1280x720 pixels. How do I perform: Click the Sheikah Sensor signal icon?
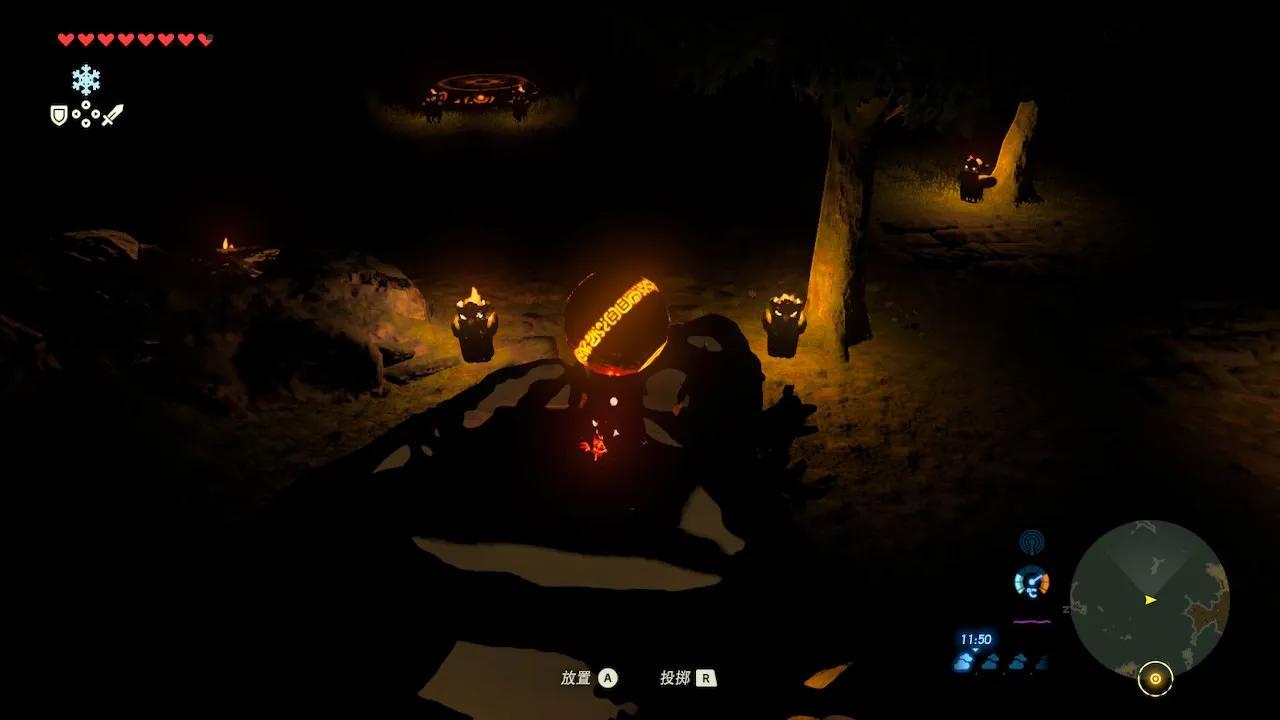point(1031,543)
